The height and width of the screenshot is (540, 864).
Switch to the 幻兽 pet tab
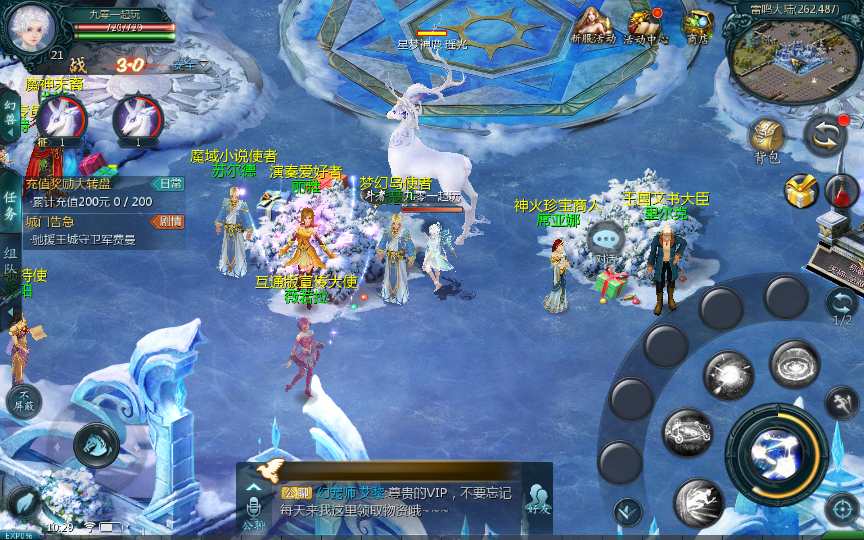click(9, 115)
